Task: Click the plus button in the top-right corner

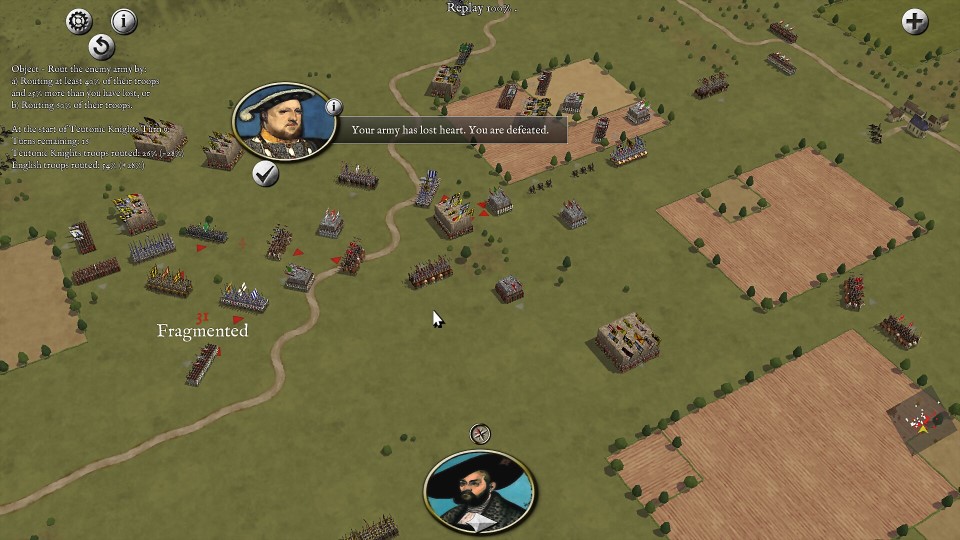Action: coord(915,21)
